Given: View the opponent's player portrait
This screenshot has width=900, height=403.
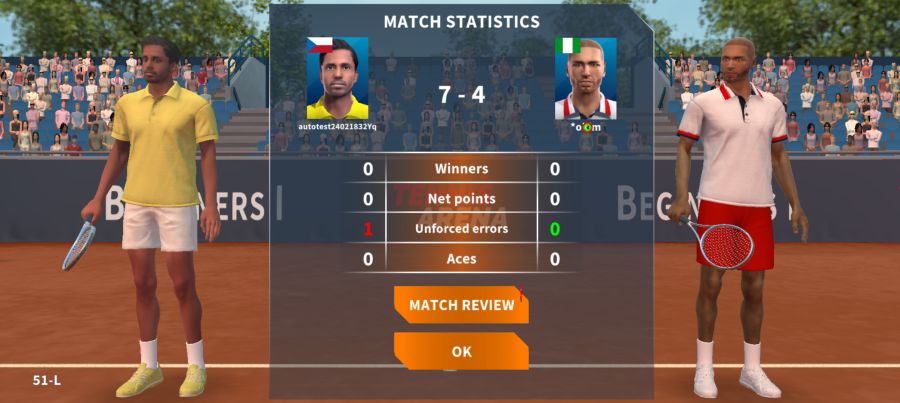Looking at the screenshot, I should point(585,79).
